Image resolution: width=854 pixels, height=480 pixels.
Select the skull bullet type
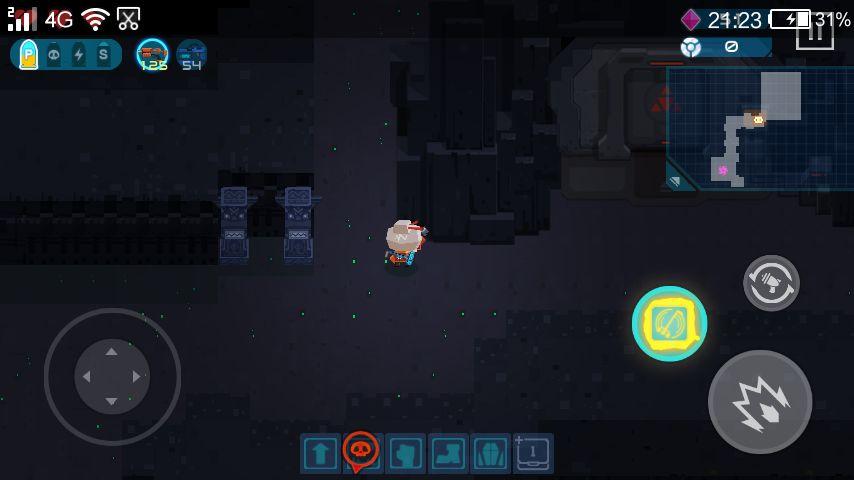click(x=54, y=55)
